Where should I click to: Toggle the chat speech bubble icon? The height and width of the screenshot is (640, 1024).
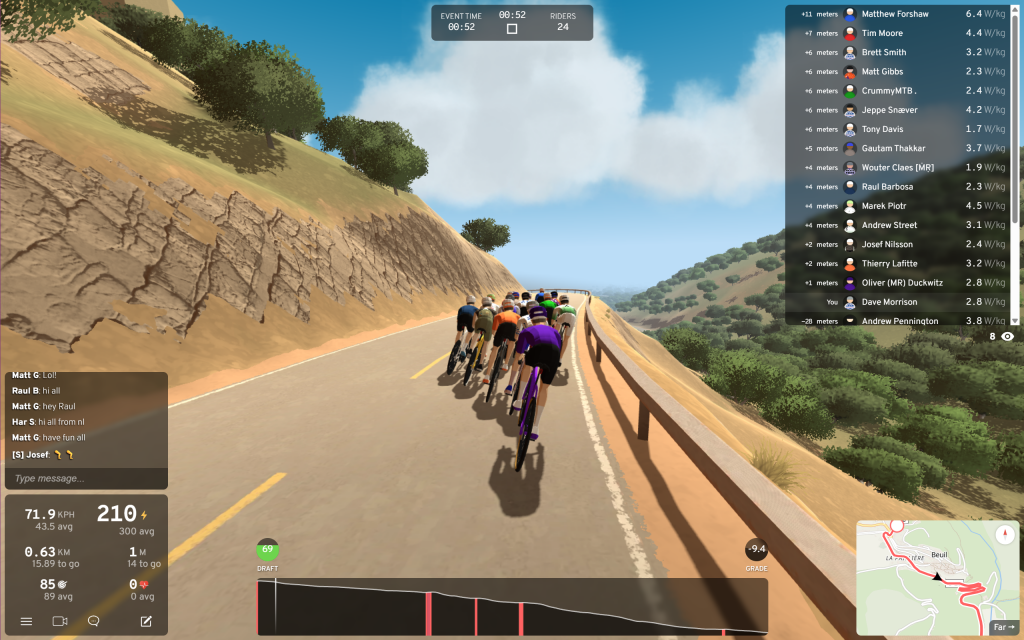point(93,621)
